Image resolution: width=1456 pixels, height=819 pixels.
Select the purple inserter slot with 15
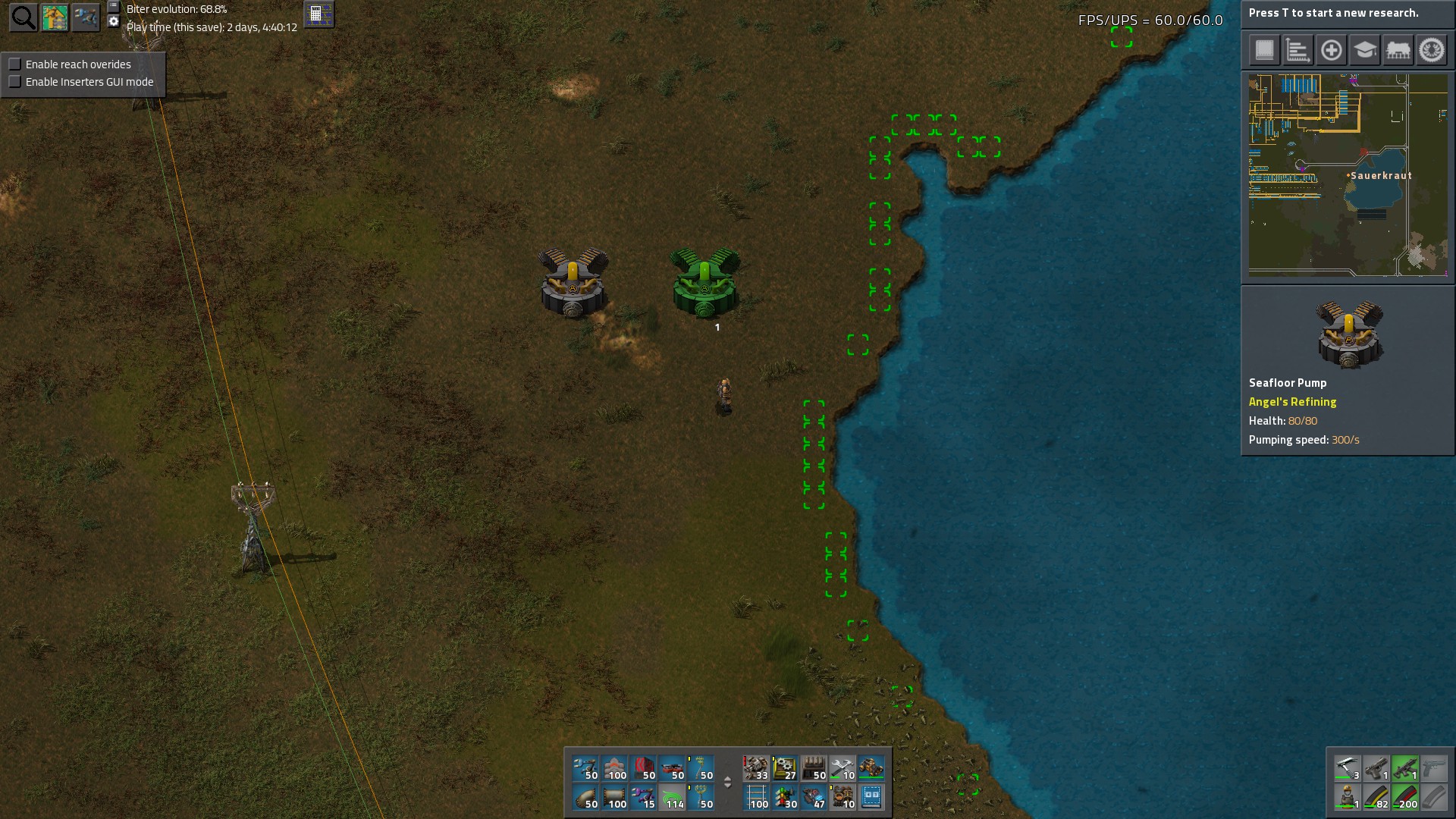pos(644,798)
